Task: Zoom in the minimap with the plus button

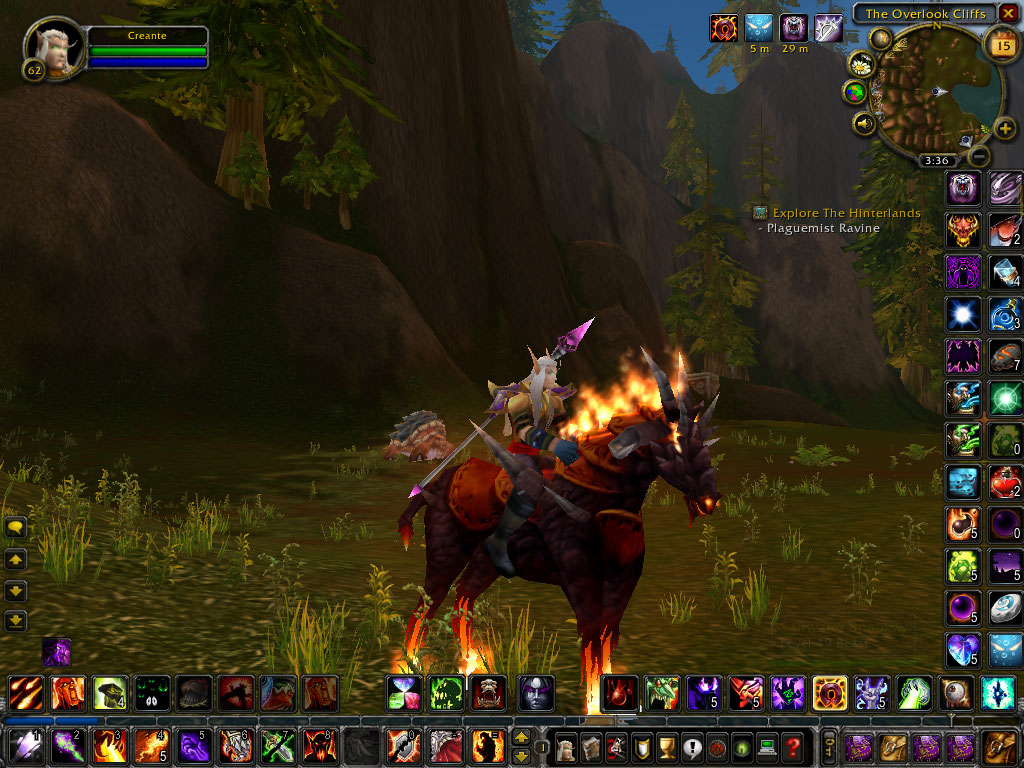Action: click(1005, 128)
